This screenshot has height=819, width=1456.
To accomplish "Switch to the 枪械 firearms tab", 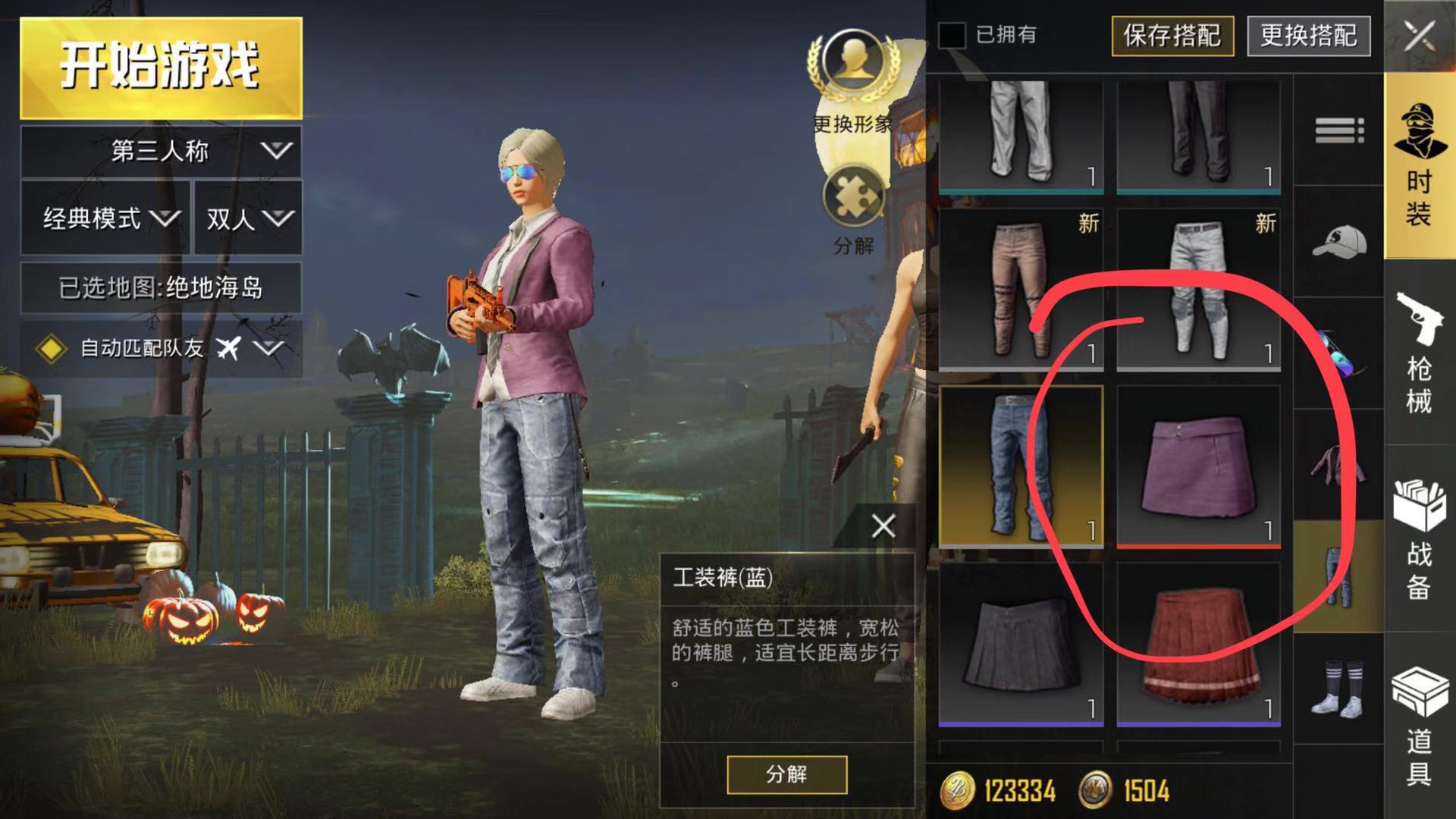I will click(x=1419, y=353).
